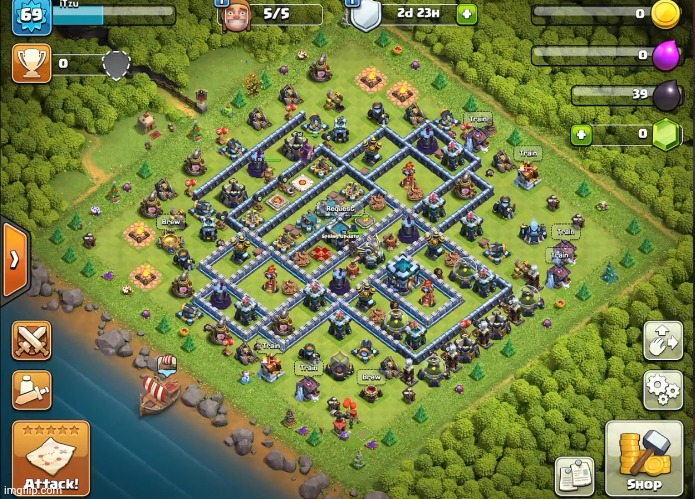Tap the Request bubble in the village
Viewport: 695px width, 499px height.
[340, 208]
